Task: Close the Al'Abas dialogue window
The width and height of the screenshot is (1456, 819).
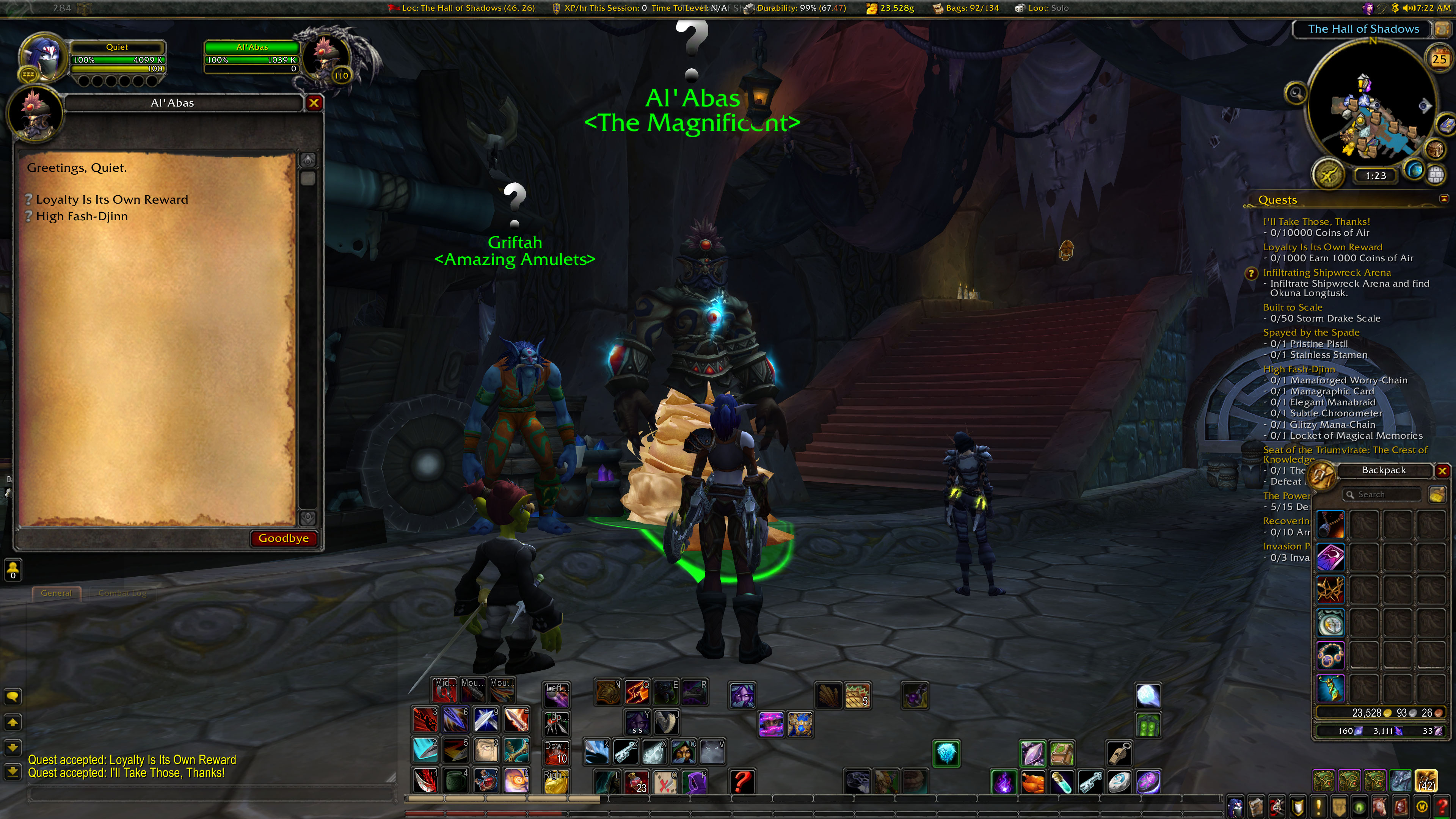Action: (314, 103)
